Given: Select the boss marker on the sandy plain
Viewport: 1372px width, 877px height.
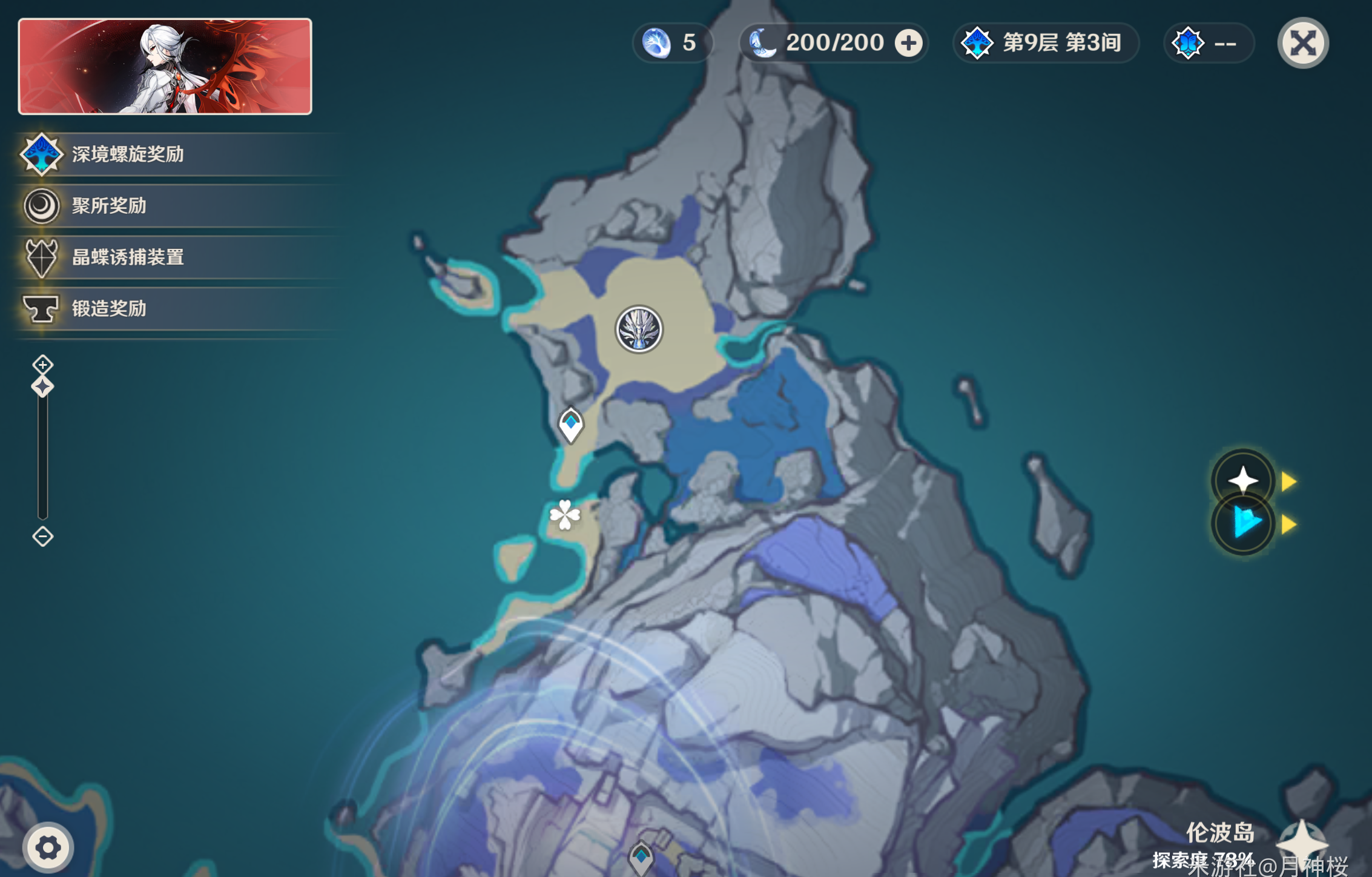Looking at the screenshot, I should coord(639,329).
